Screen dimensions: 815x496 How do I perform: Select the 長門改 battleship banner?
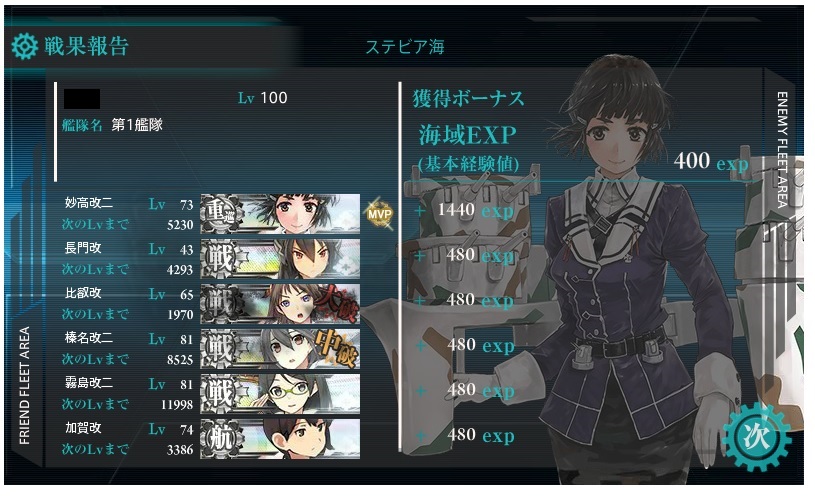[280, 257]
